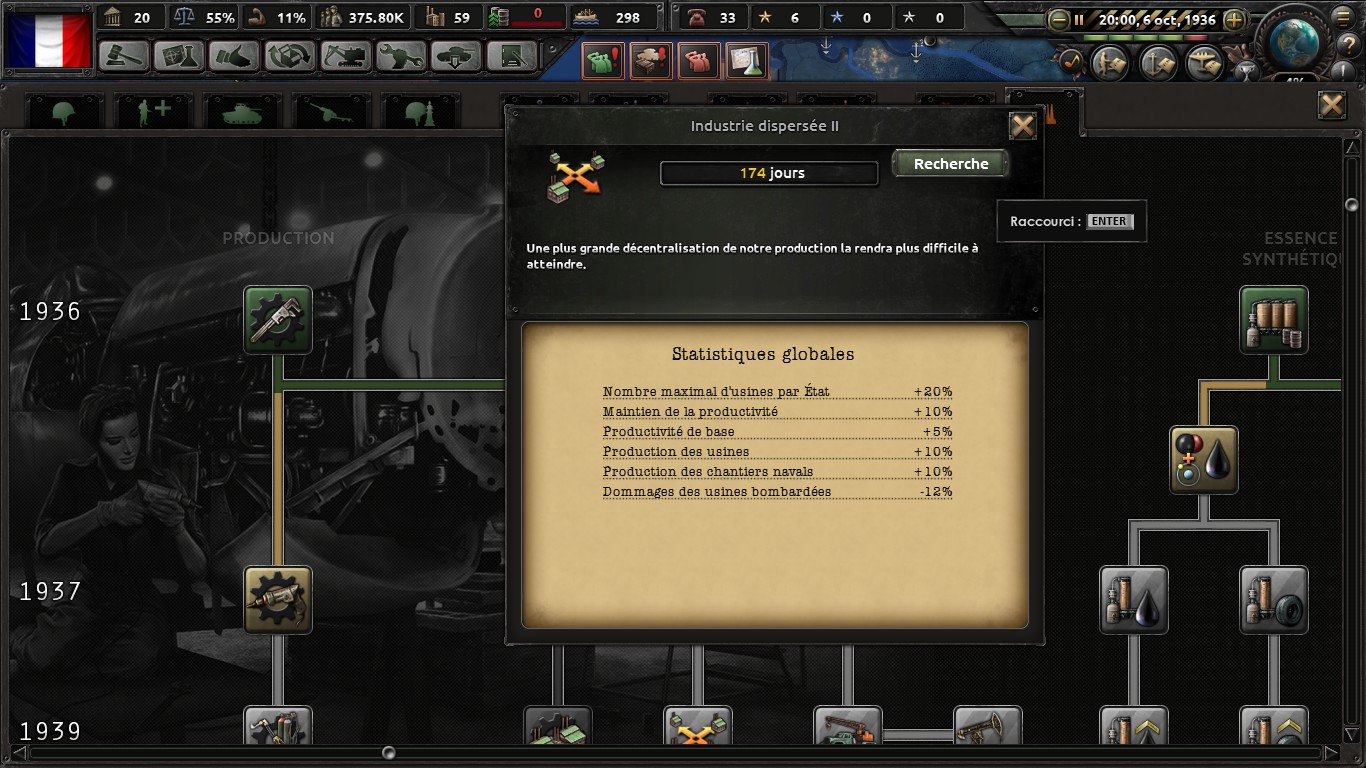Viewport: 1366px width, 768px height.
Task: Select the 1937 drill-and-gear production technology
Action: pyautogui.click(x=278, y=600)
